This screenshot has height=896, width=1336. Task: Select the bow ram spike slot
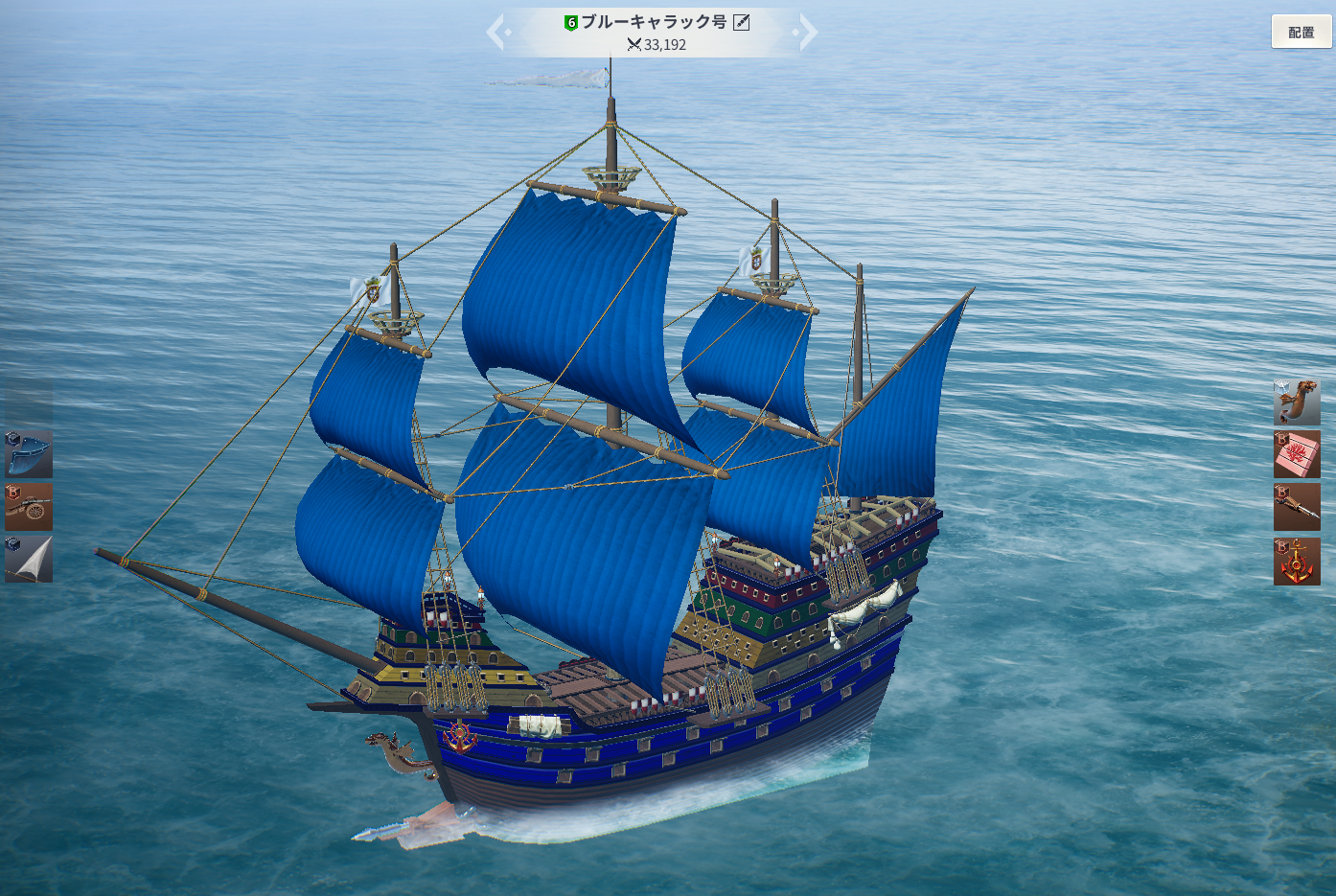[x=1297, y=507]
